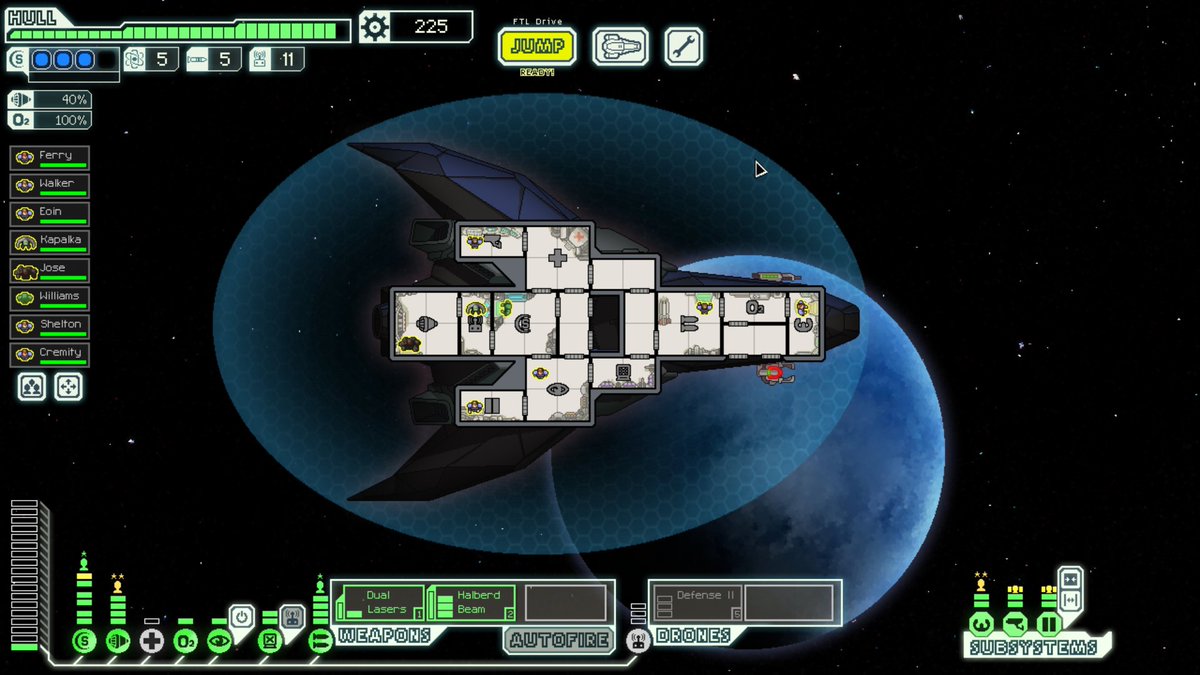Select the Dual Lasers weapon slot
The width and height of the screenshot is (1200, 675).
click(x=380, y=603)
